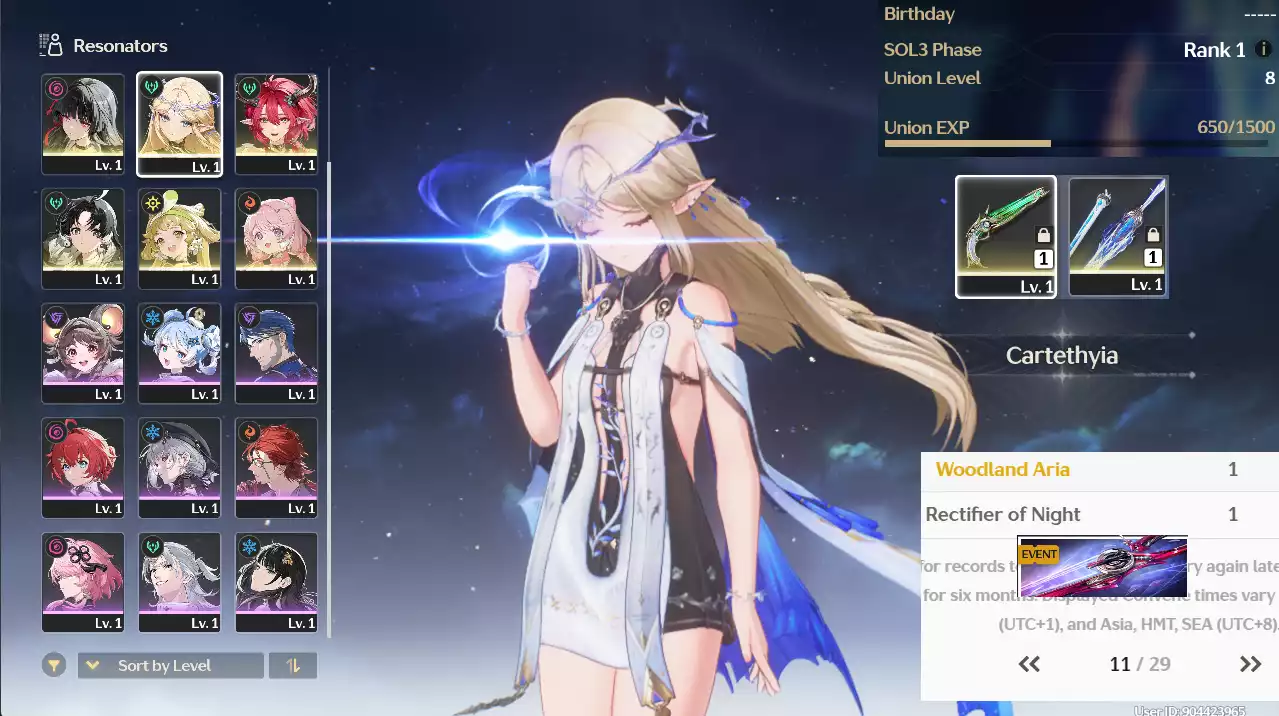Open the EVENT weapon banner thumbnail
Screen dimensions: 1279x716
click(x=1103, y=567)
